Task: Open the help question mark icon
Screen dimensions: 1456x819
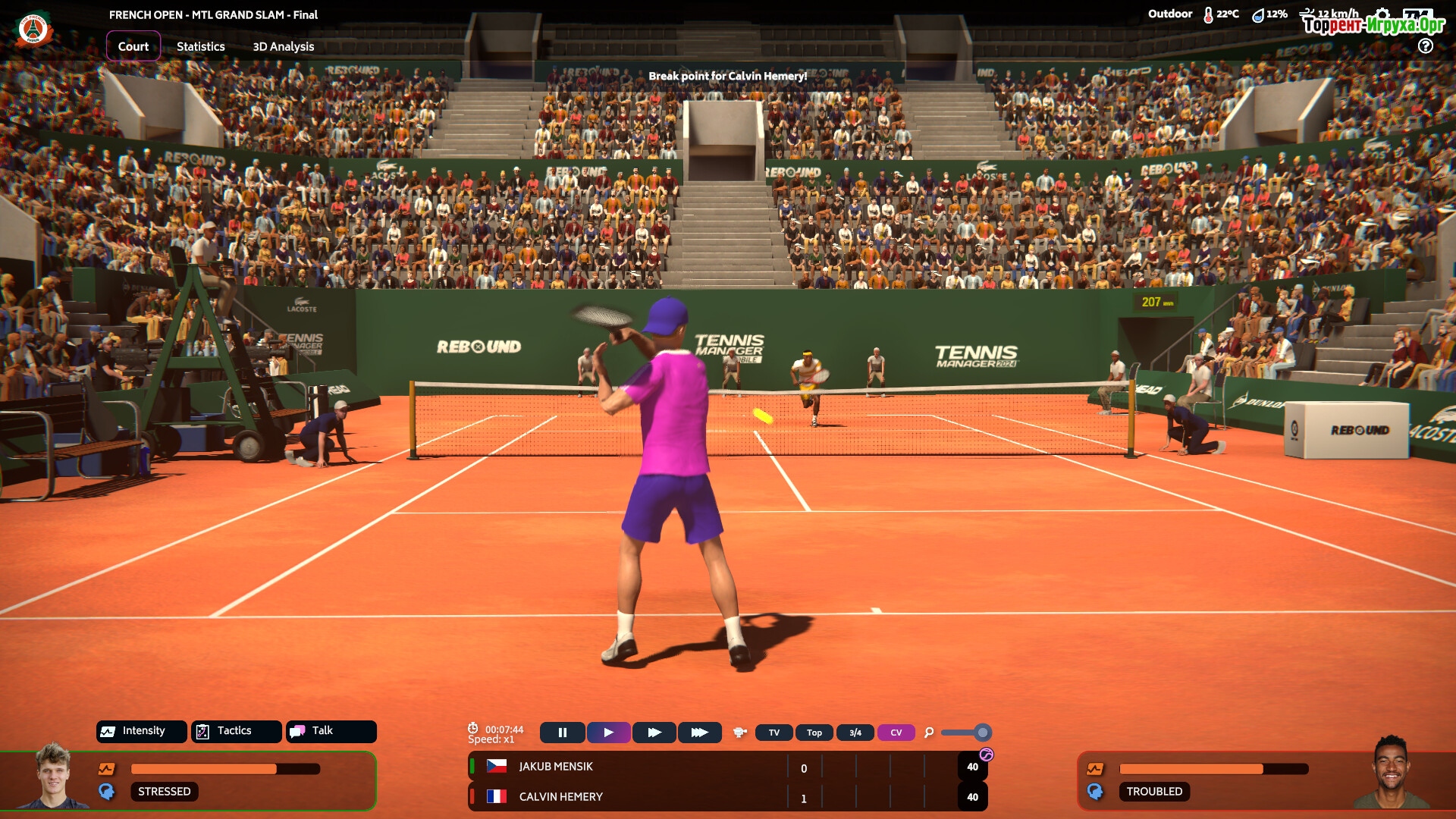Action: pos(1426,45)
